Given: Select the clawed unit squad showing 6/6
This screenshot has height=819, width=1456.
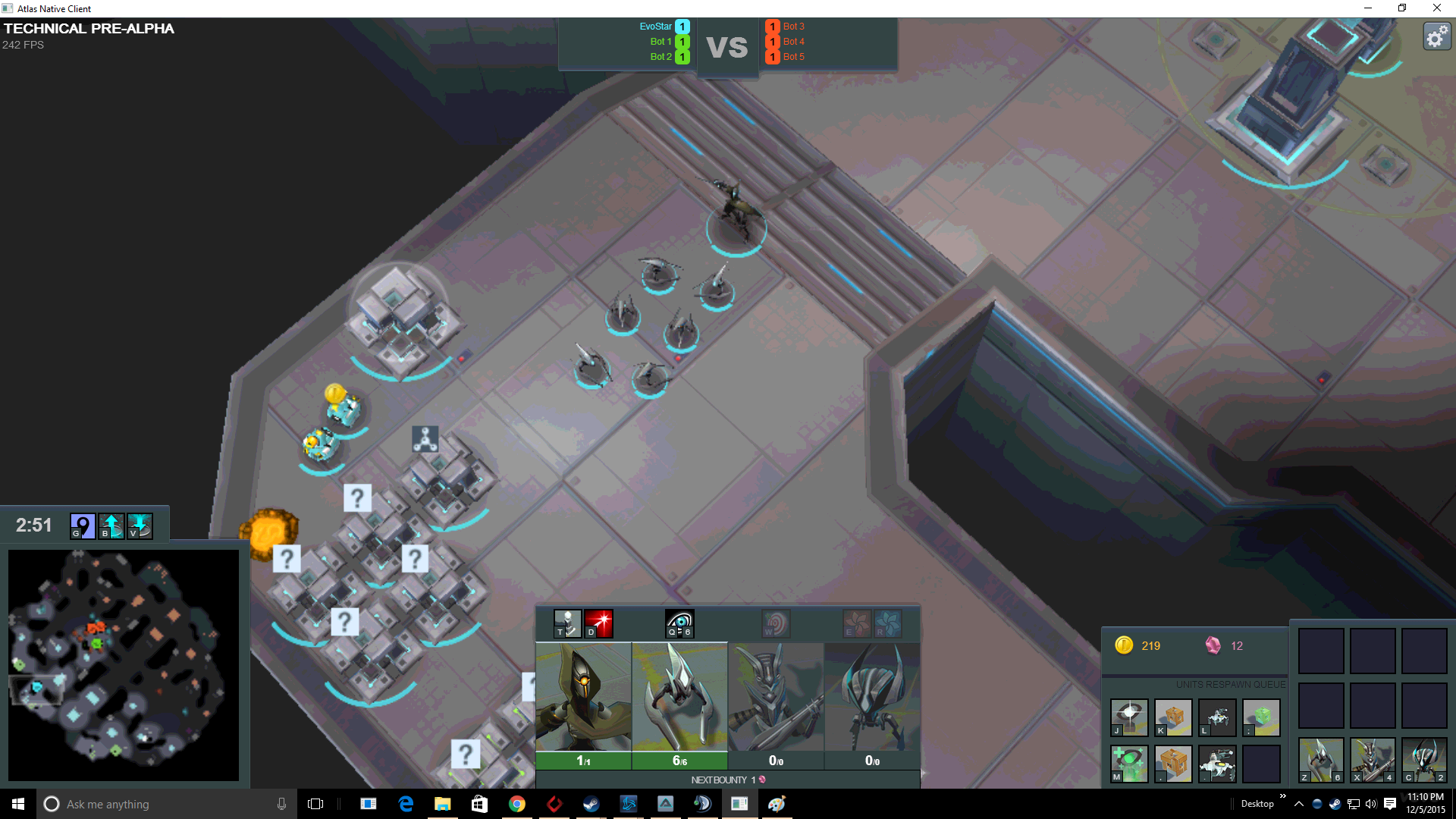Looking at the screenshot, I should click(x=679, y=698).
